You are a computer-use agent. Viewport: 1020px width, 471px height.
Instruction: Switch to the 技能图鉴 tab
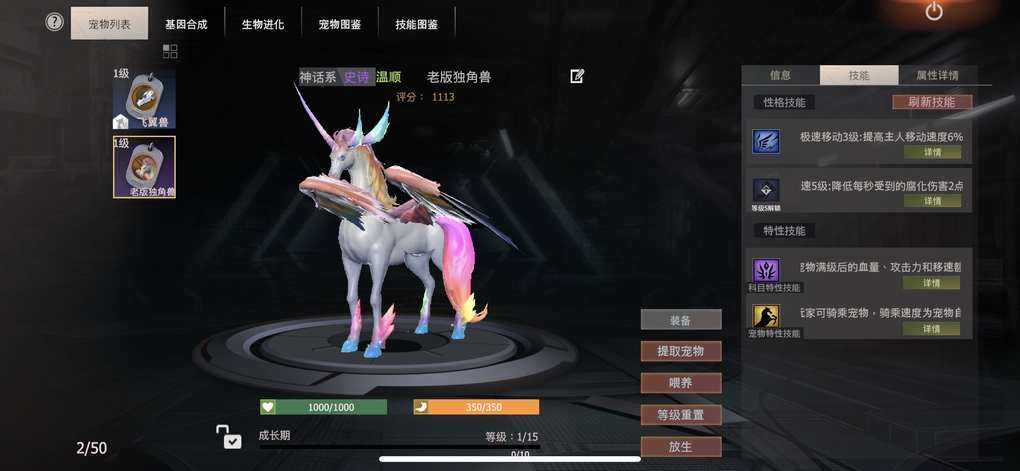click(416, 24)
